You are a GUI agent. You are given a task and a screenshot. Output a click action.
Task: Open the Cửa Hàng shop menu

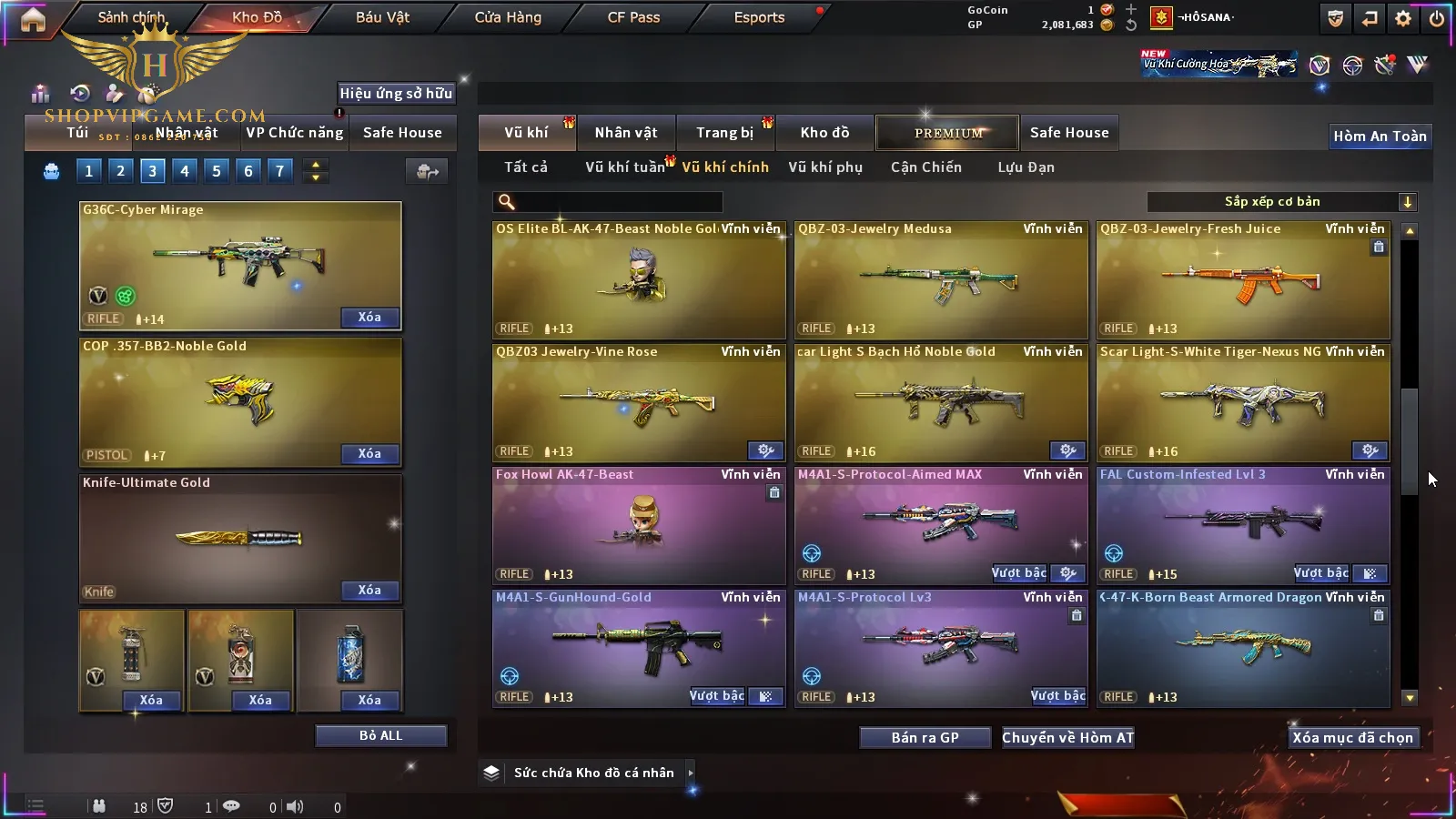(x=508, y=17)
